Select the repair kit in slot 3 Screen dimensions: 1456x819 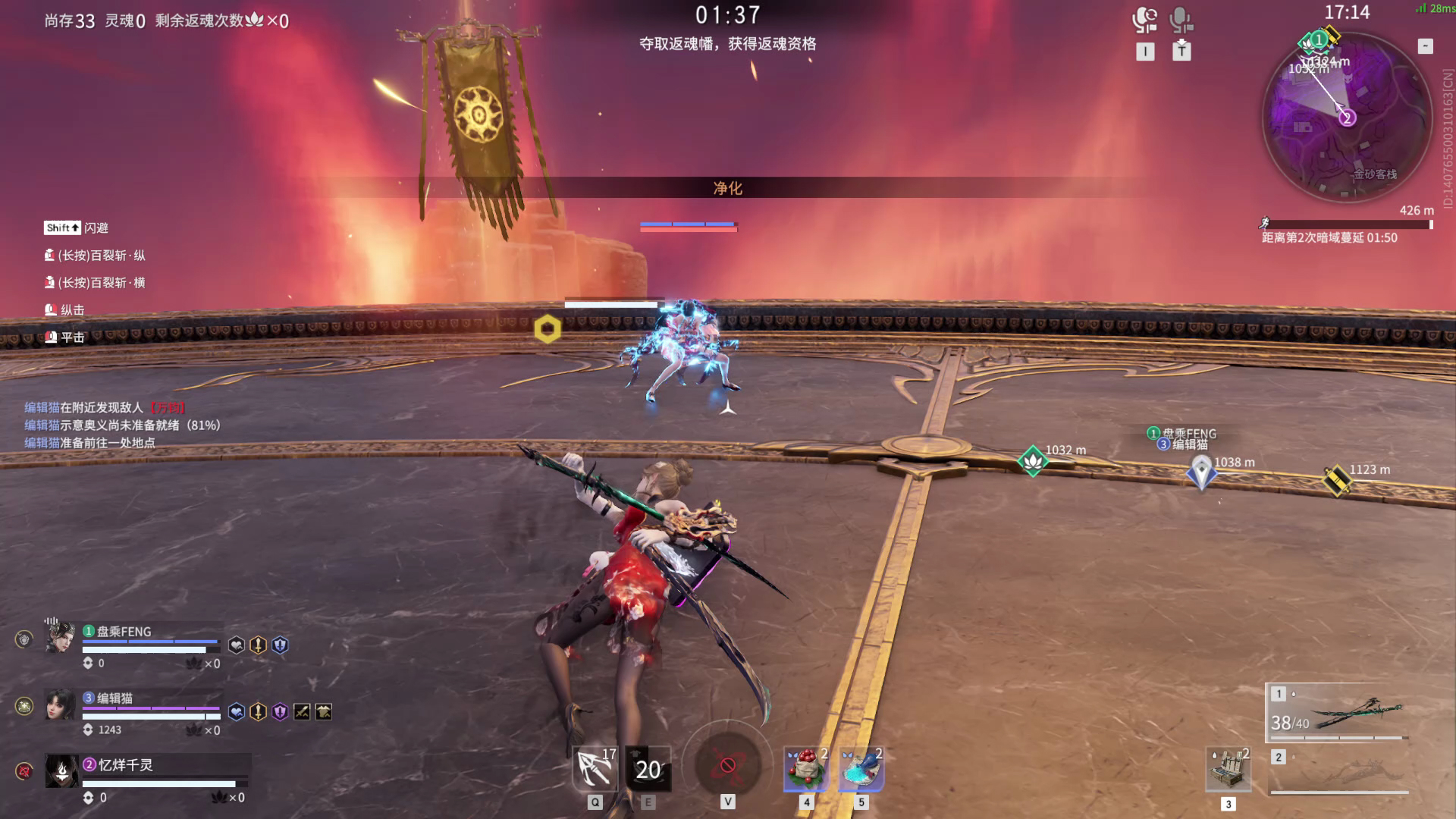point(1228,768)
